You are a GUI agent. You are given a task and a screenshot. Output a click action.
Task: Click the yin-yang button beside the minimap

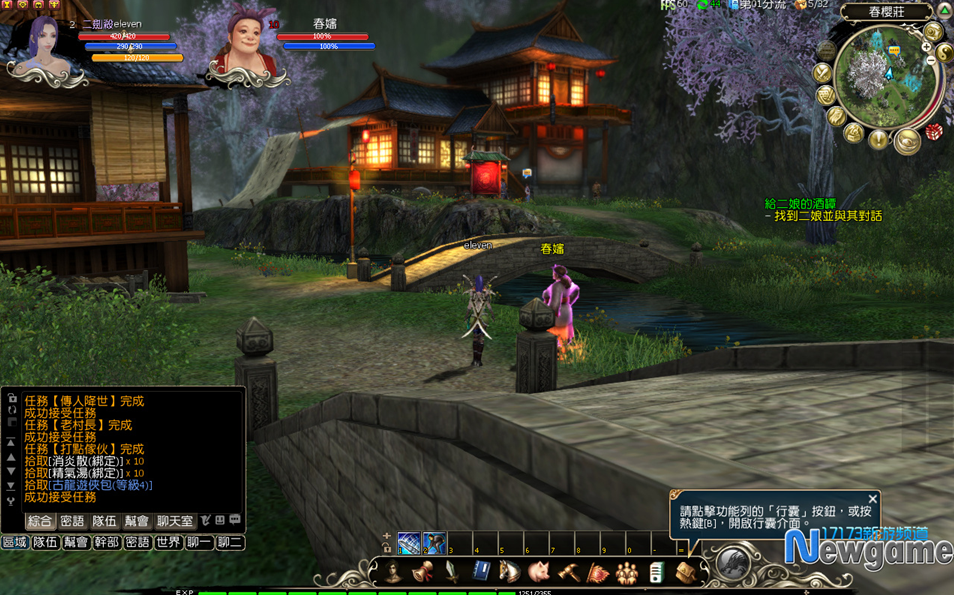(944, 53)
